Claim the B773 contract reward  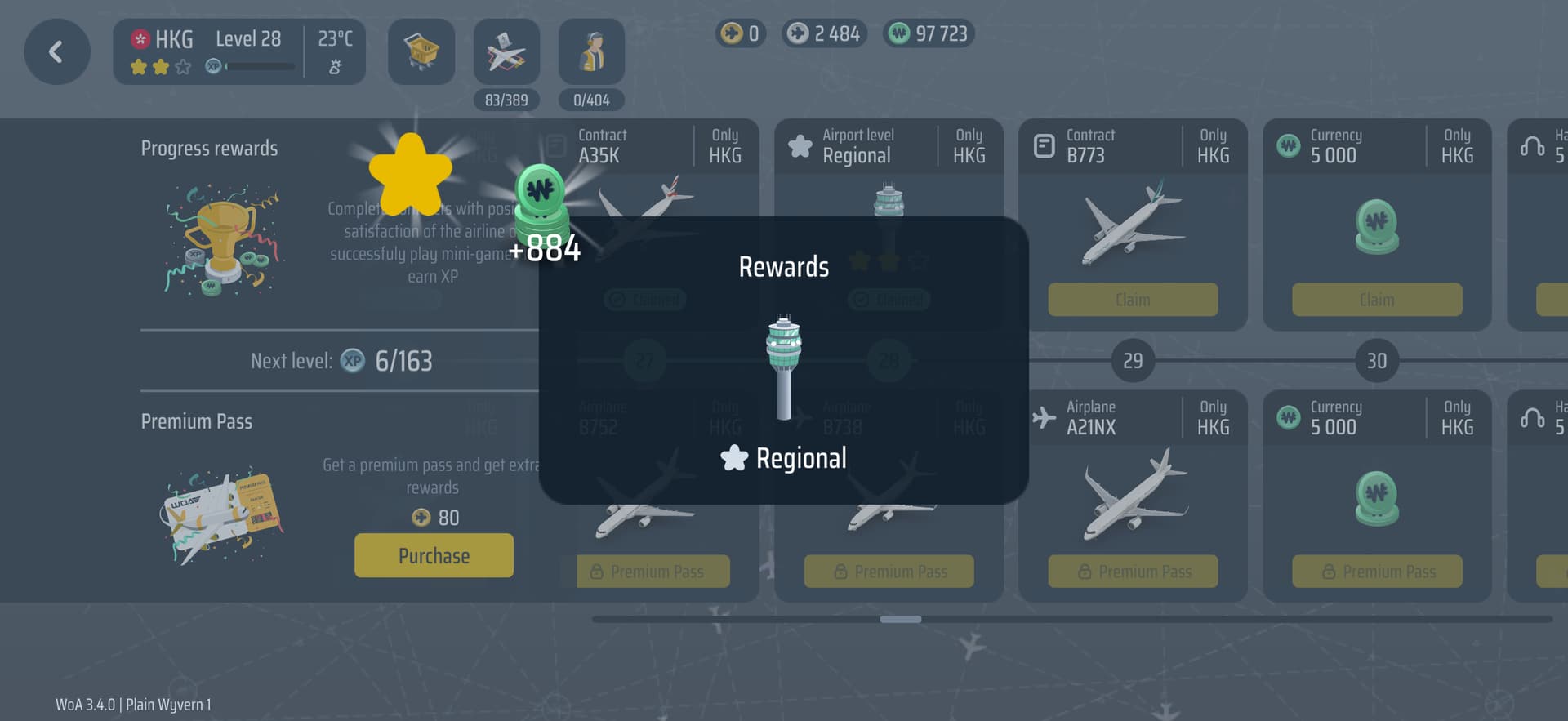[1132, 300]
